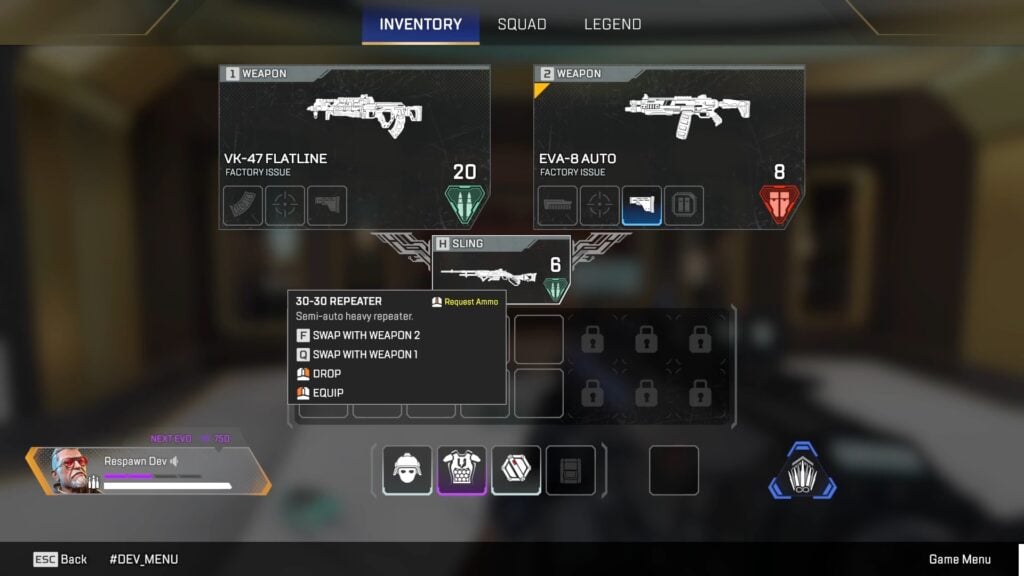Select the purple body armor slot

[x=462, y=470]
